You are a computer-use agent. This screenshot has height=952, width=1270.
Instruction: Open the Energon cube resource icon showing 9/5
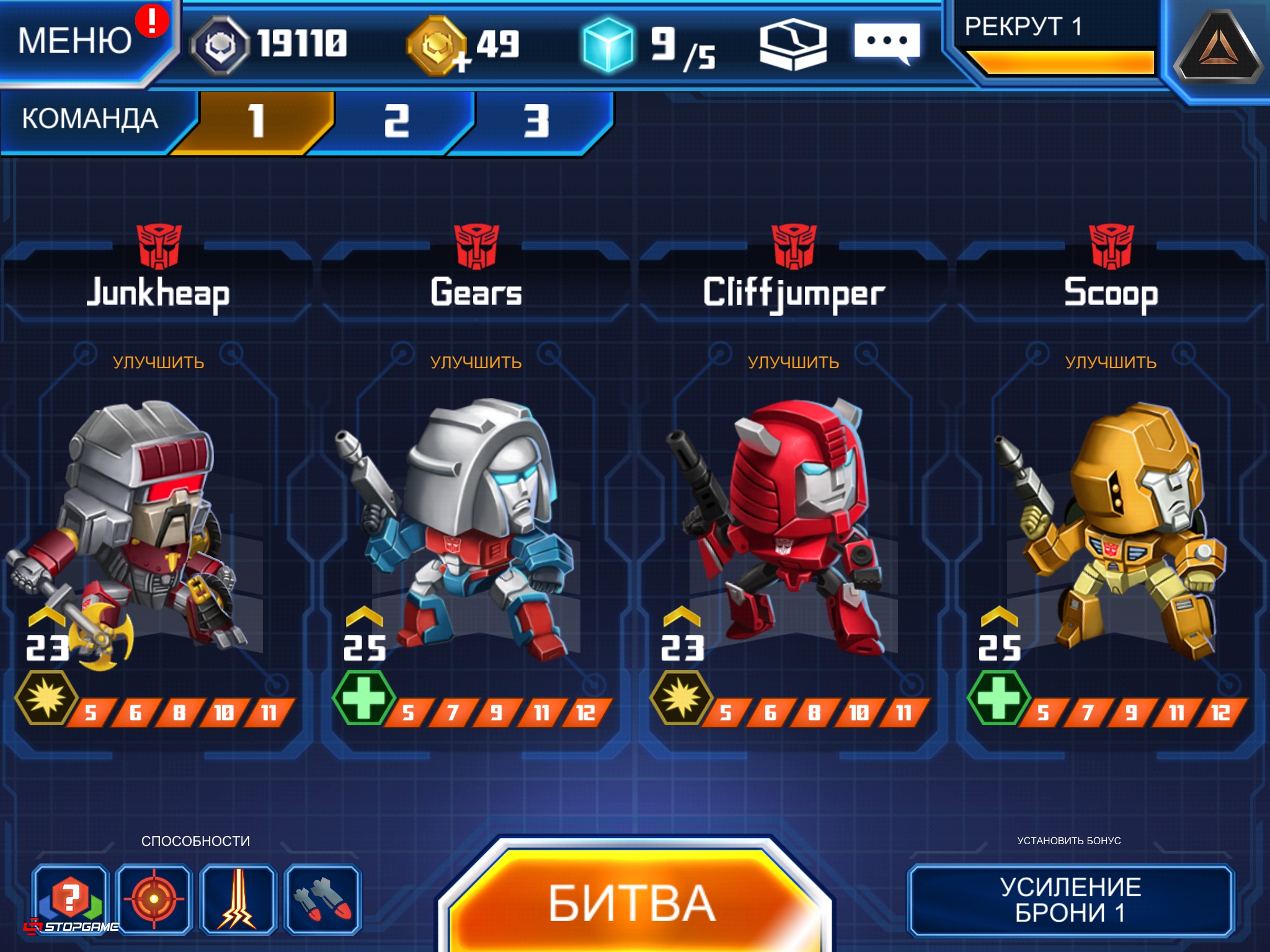click(606, 45)
